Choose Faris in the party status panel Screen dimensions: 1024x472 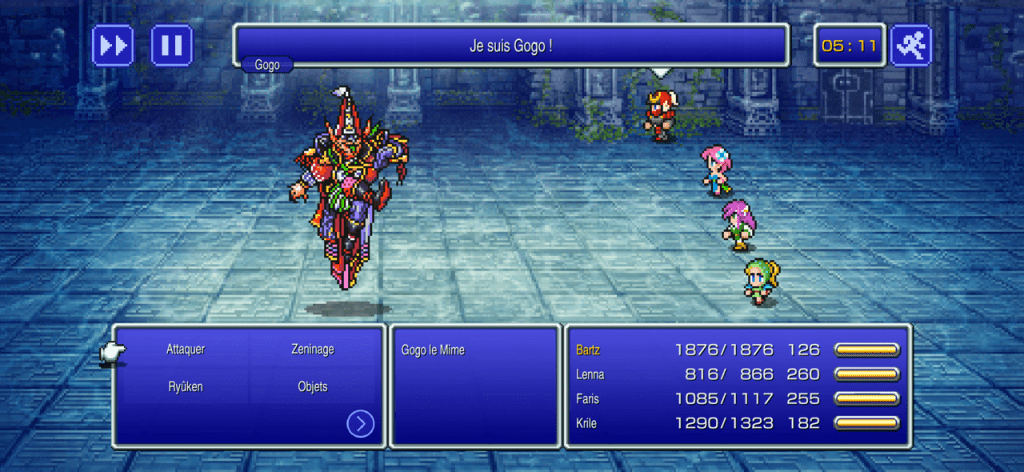click(737, 398)
